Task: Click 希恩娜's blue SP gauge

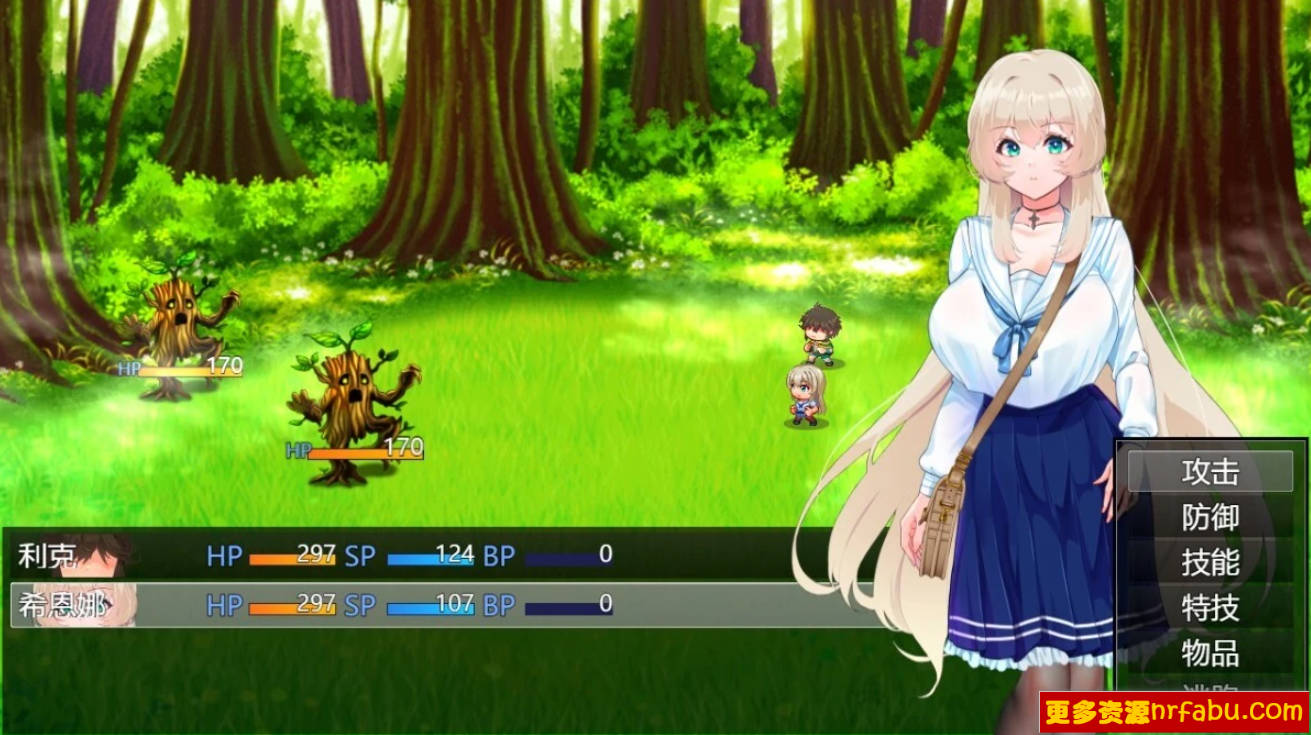Action: pyautogui.click(x=430, y=604)
